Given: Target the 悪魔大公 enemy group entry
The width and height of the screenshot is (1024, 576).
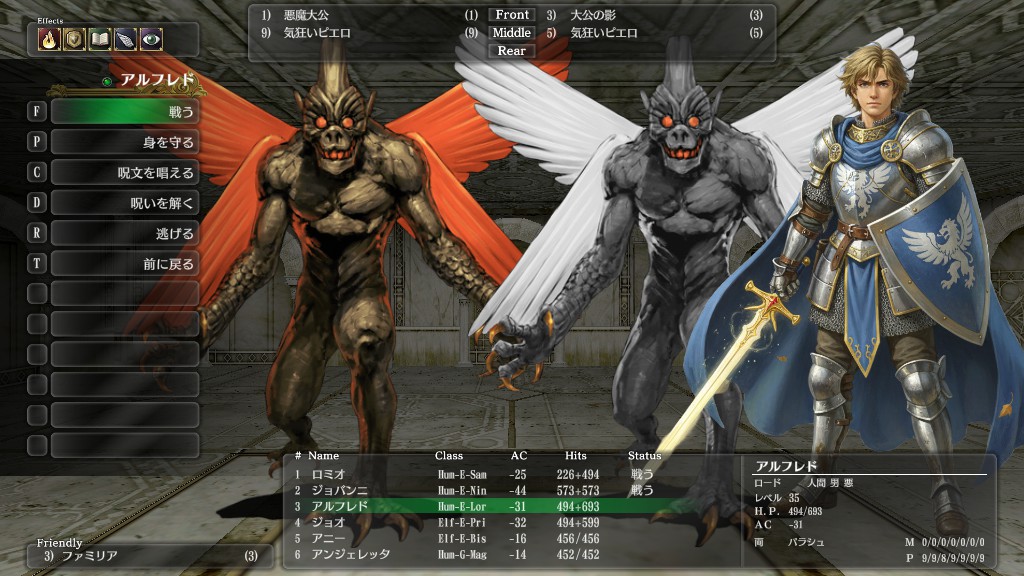Looking at the screenshot, I should pos(305,15).
